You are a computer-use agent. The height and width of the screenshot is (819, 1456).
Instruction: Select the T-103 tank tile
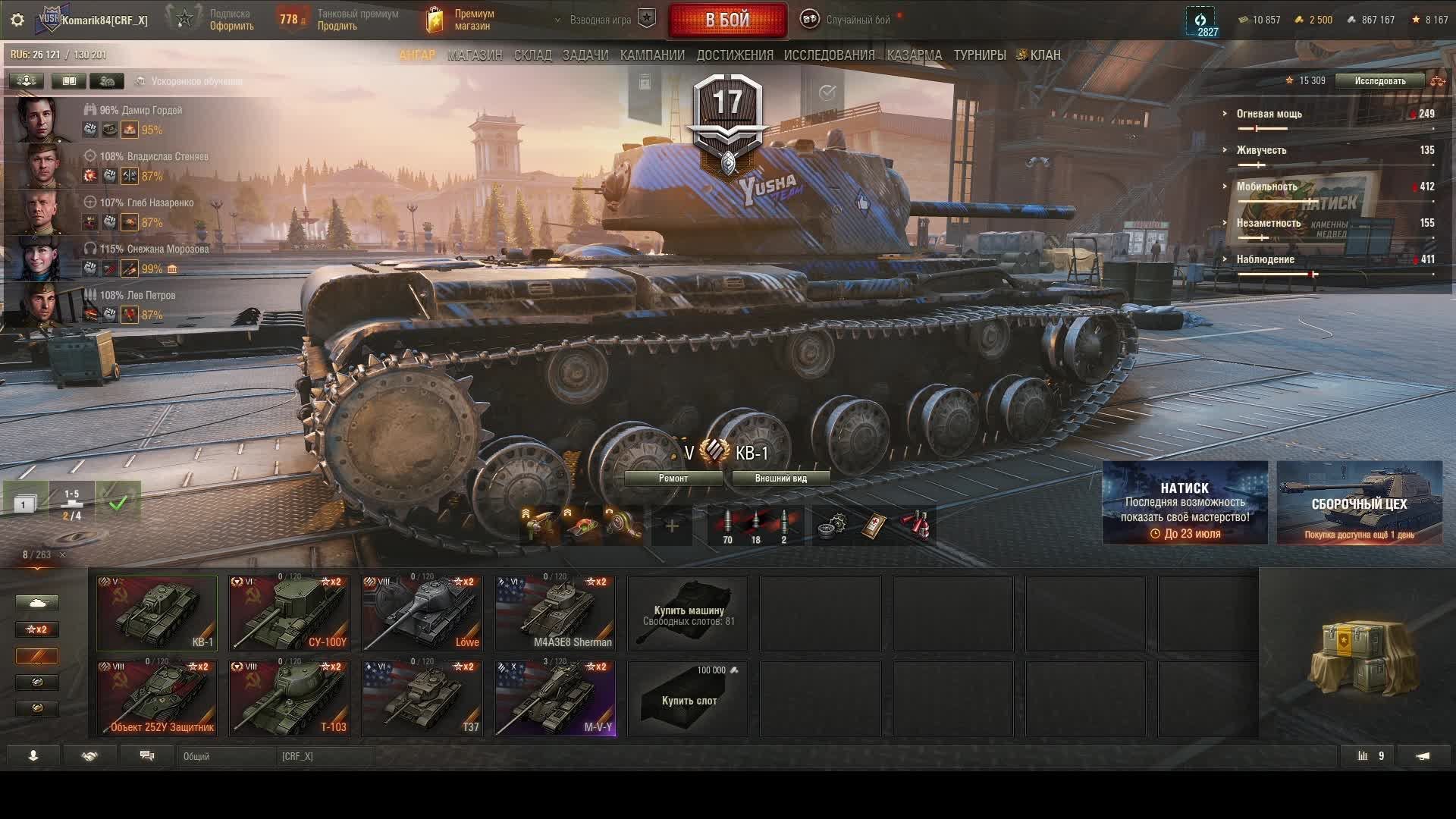[x=290, y=698]
